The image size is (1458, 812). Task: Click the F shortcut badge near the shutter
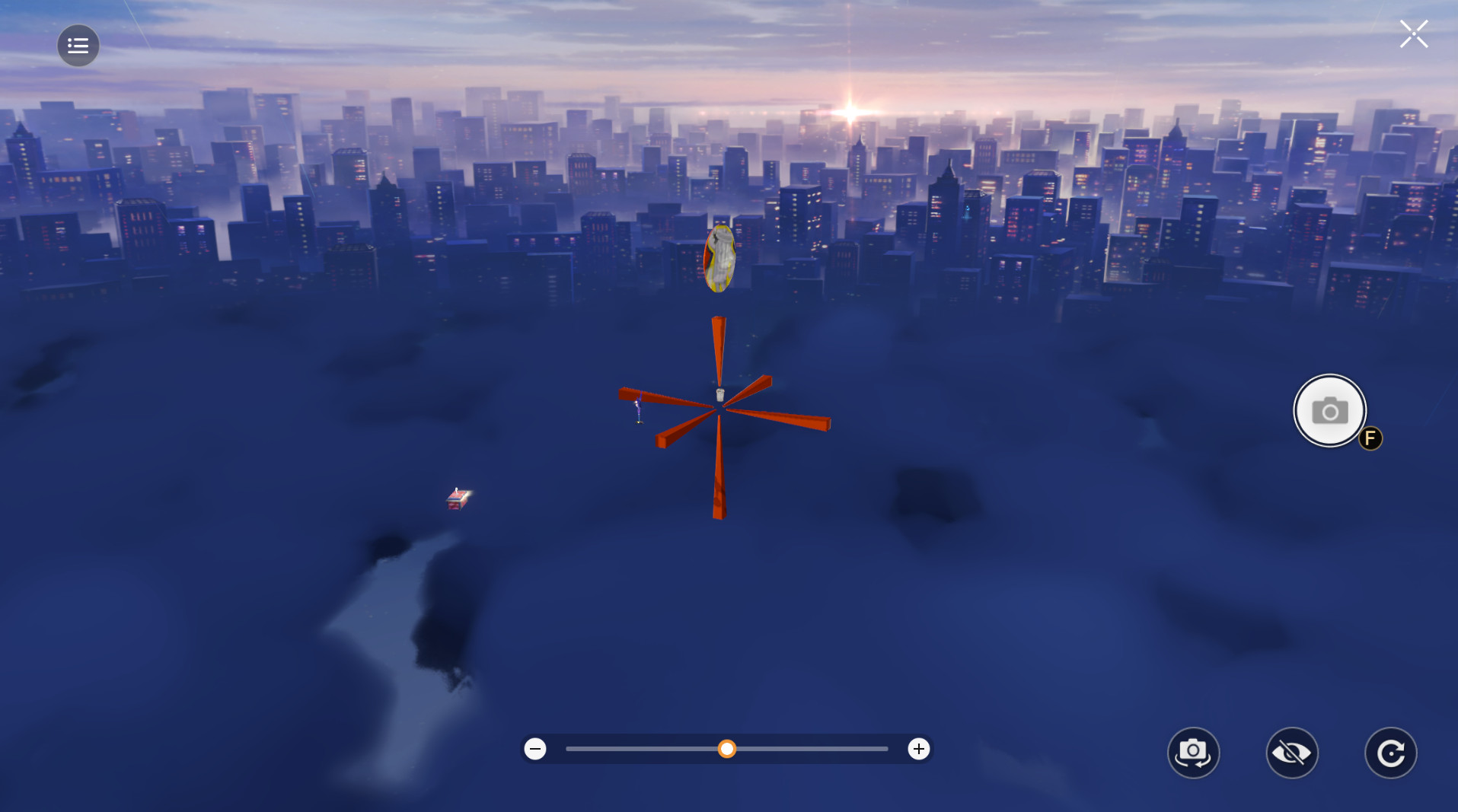point(1369,438)
